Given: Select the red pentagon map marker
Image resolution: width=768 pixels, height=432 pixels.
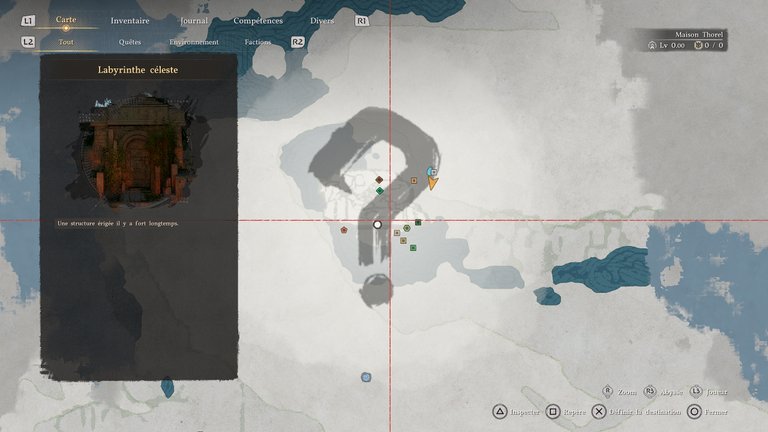Looking at the screenshot, I should point(344,229).
